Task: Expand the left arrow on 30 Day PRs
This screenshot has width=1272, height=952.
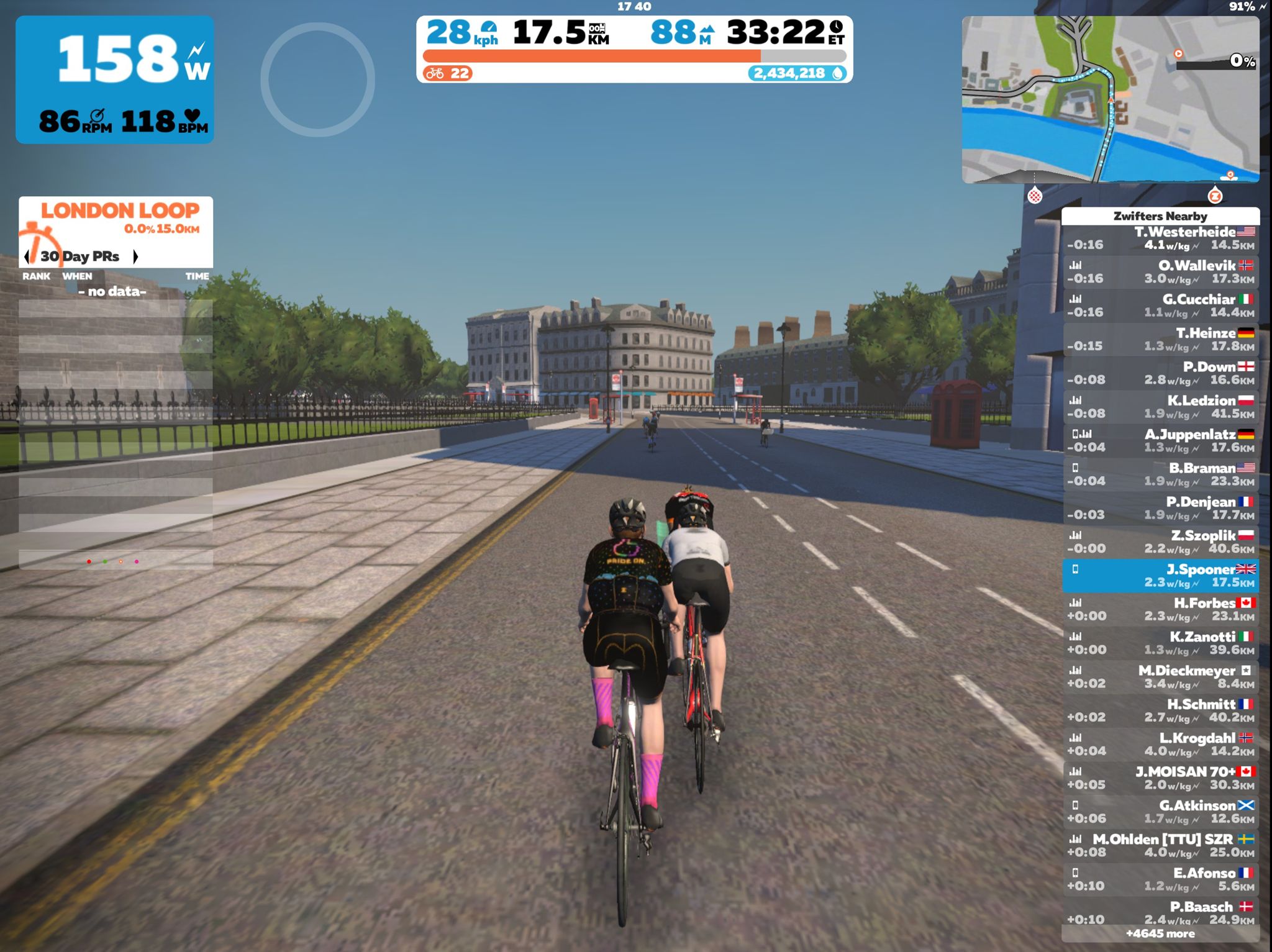Action: (26, 256)
